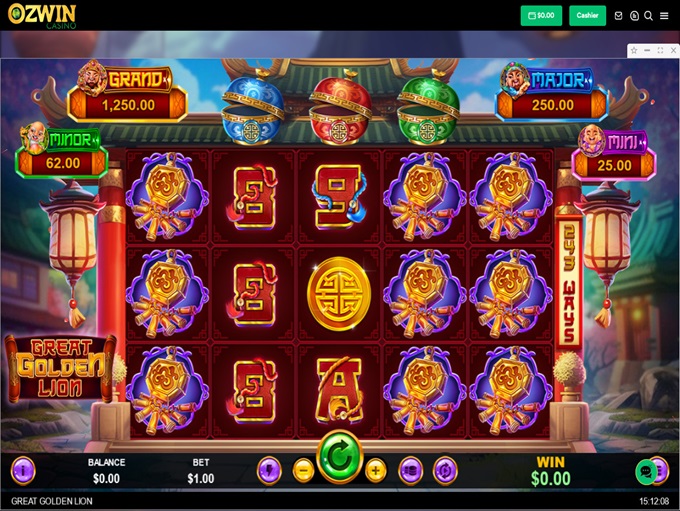Open the coin stack bet options

point(410,469)
